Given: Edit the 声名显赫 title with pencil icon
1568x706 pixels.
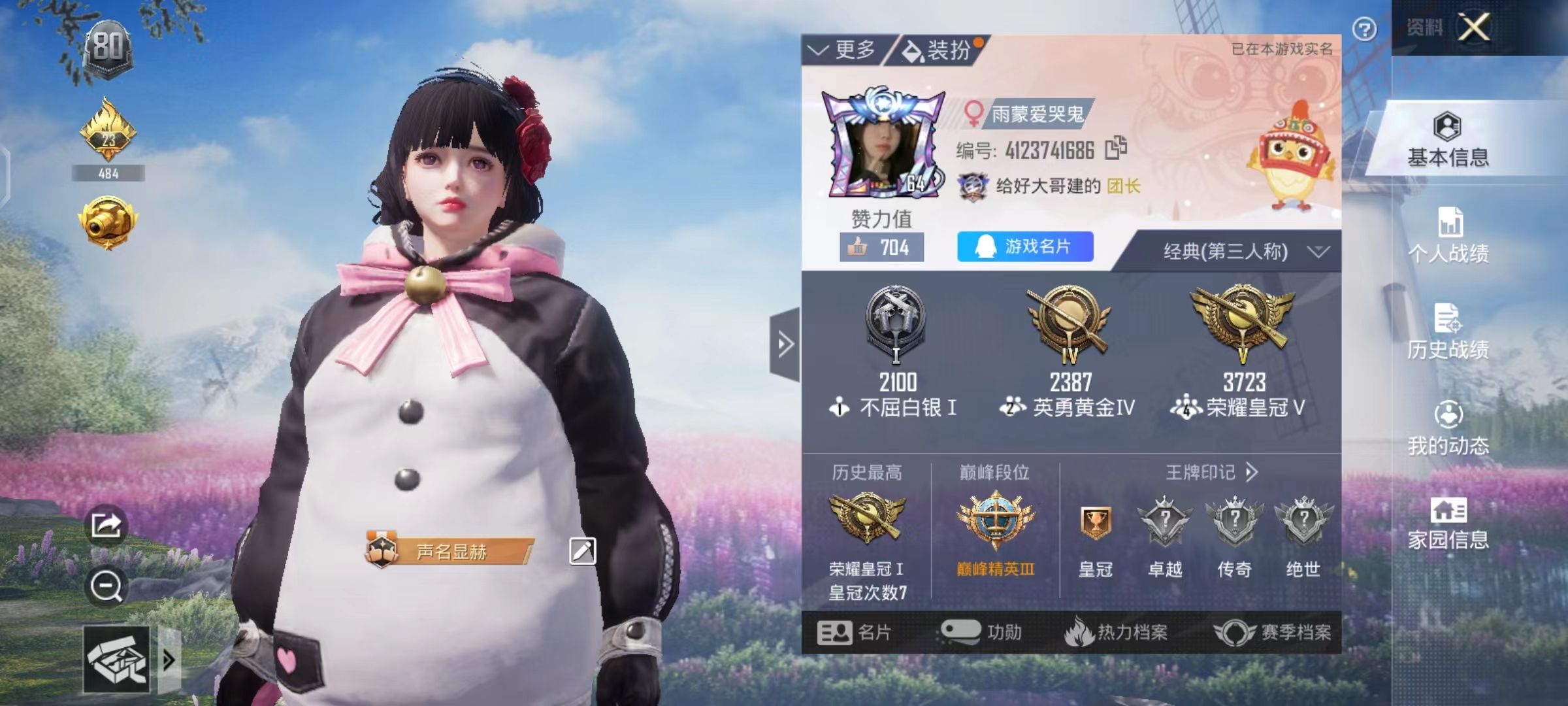Looking at the screenshot, I should 582,551.
